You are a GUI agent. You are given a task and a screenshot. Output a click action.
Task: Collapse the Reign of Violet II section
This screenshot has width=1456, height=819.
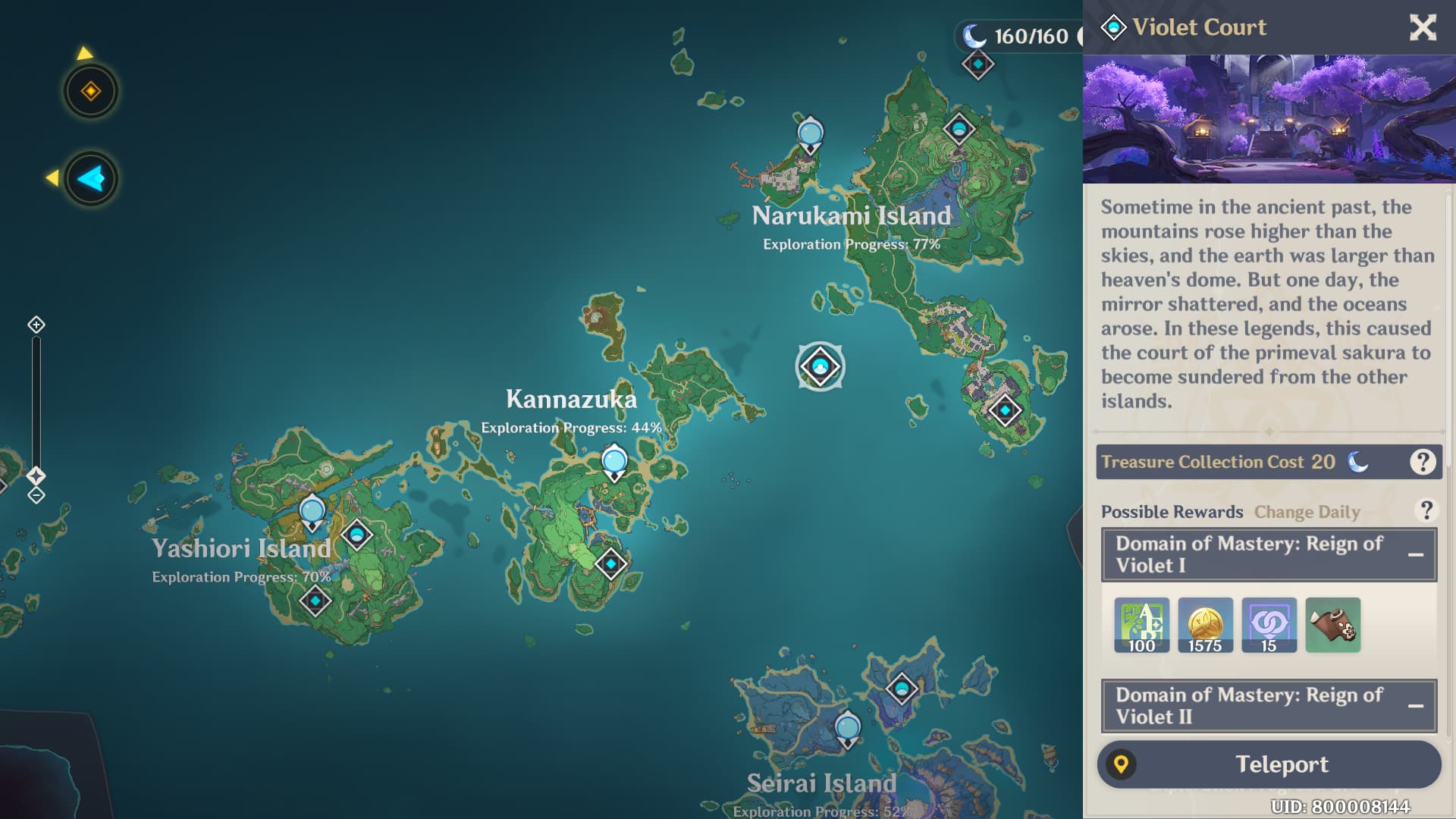click(1415, 706)
